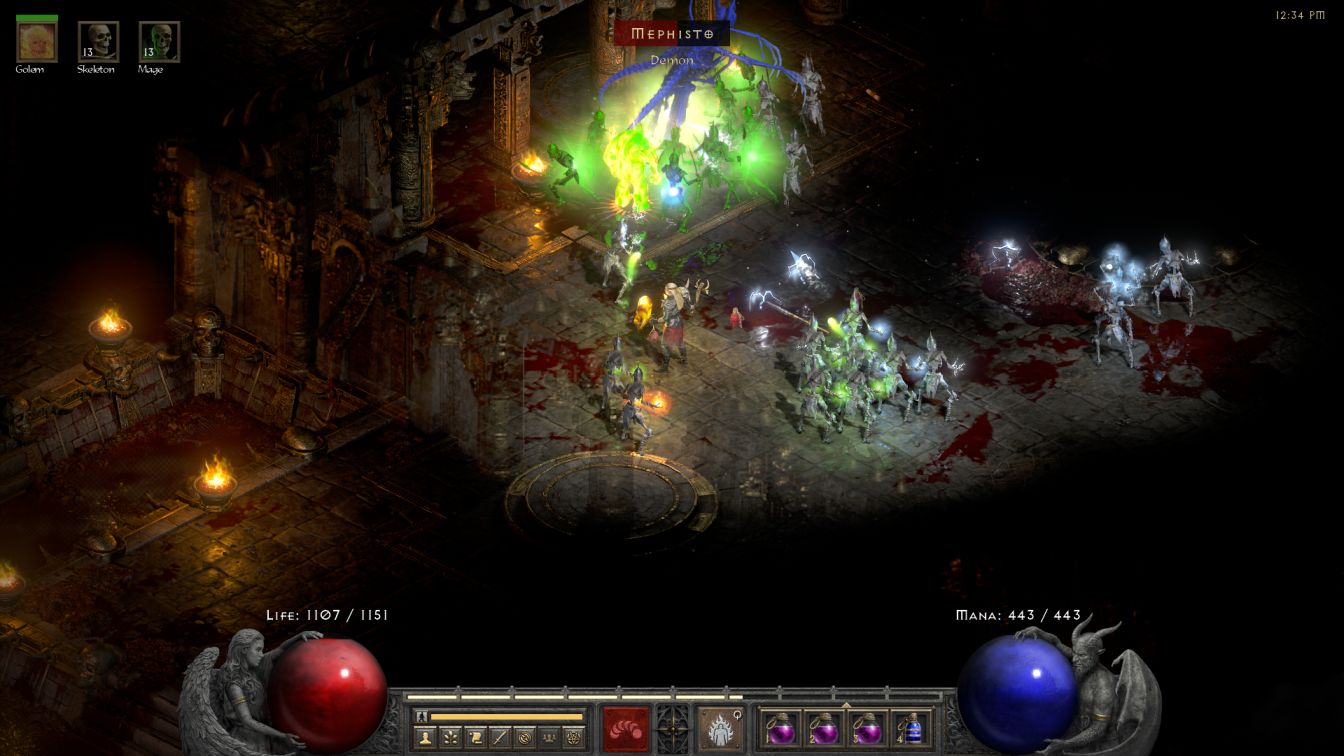Toggle the run/walk button beside the stamina bar
The width and height of the screenshot is (1344, 756).
point(423,717)
